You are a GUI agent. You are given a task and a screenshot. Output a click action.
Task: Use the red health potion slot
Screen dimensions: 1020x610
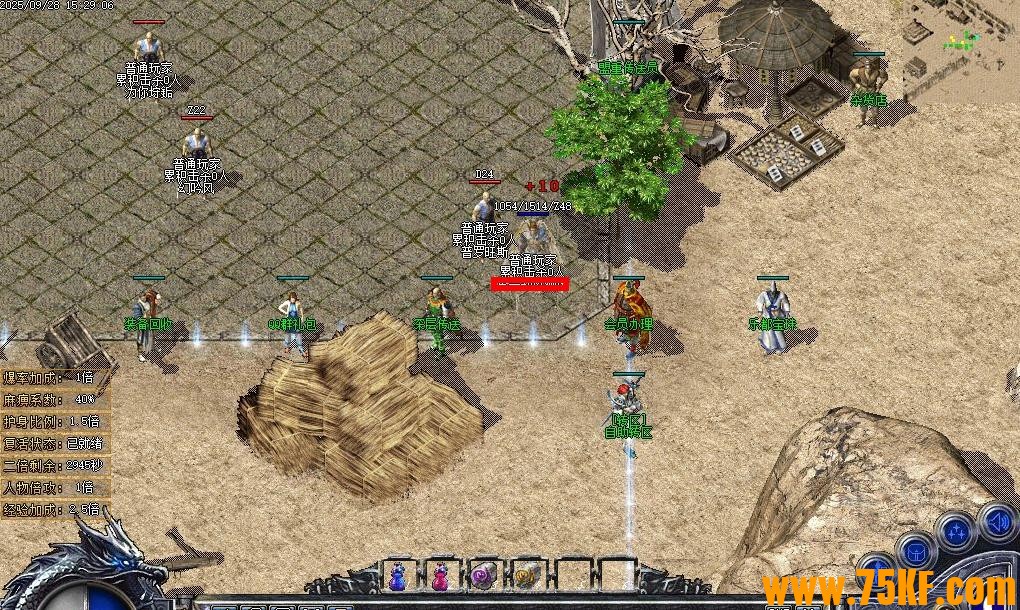(440, 576)
